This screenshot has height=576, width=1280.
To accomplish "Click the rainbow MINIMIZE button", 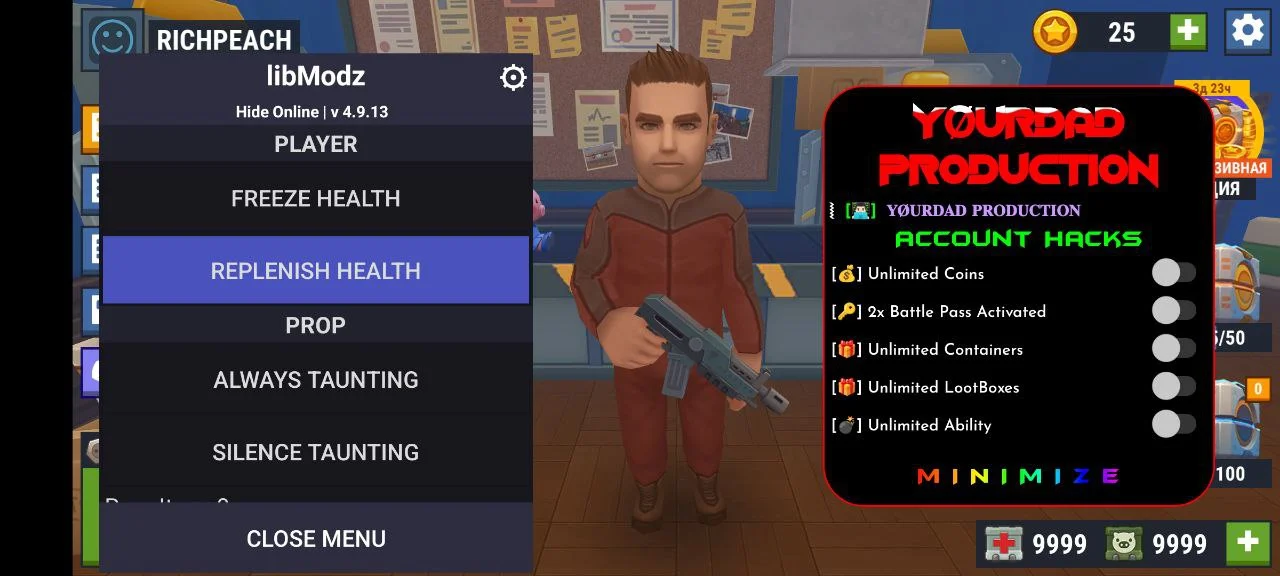I will click(1018, 476).
